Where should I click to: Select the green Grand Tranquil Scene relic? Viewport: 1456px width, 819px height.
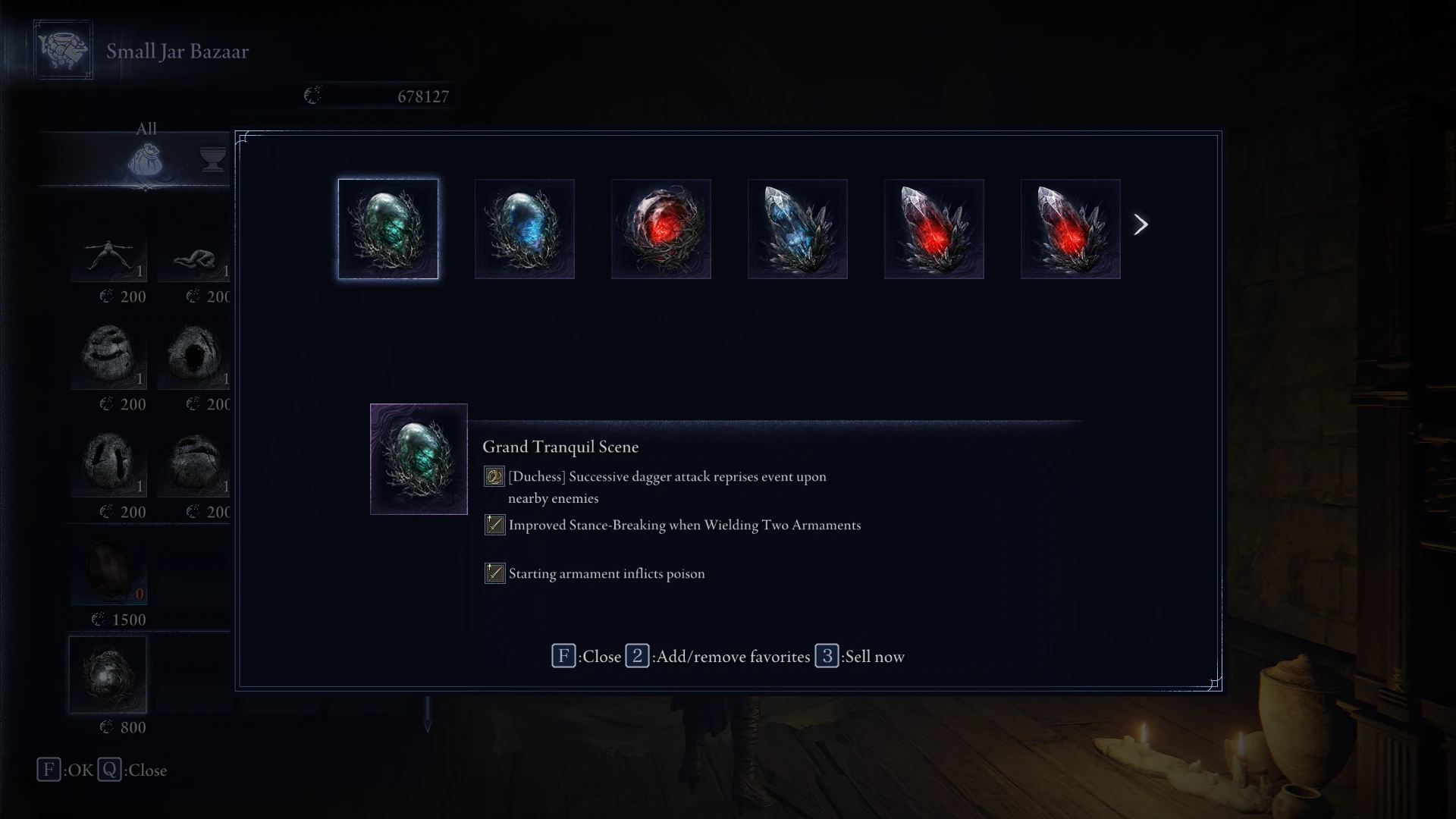(388, 229)
